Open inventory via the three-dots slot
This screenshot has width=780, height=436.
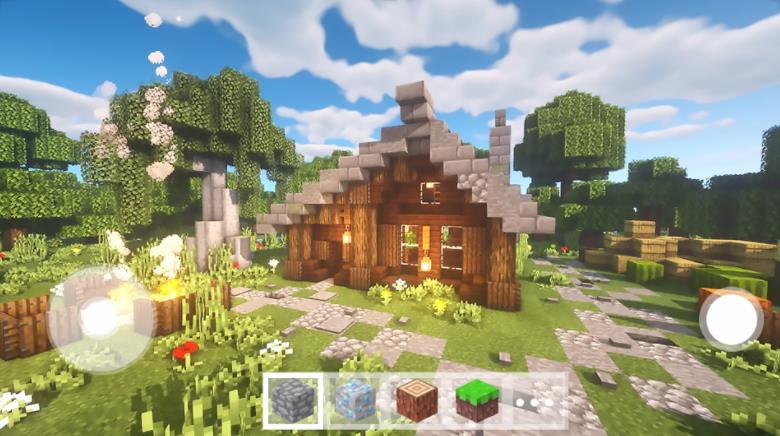coord(537,401)
